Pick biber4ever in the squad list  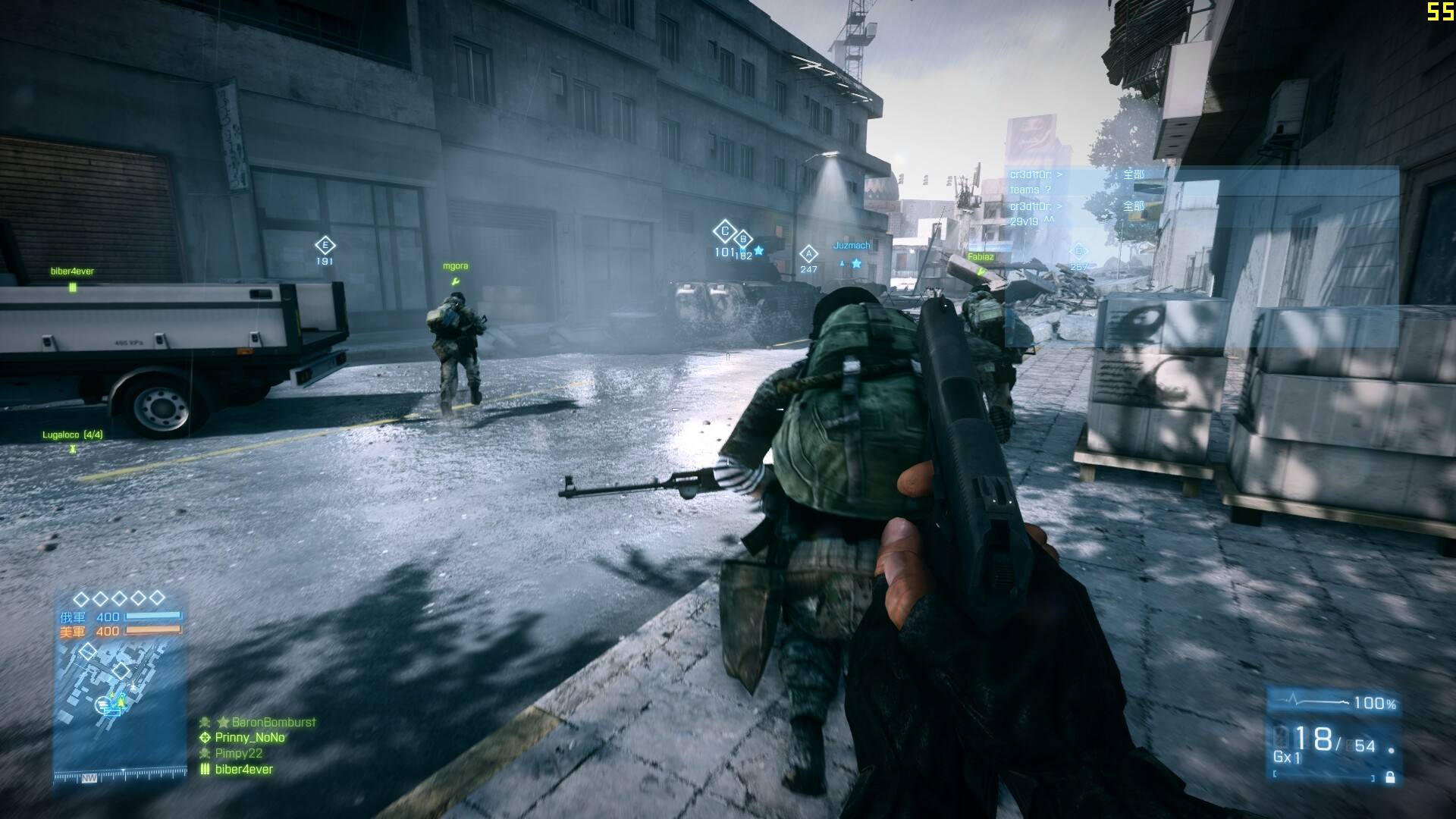pyautogui.click(x=243, y=770)
